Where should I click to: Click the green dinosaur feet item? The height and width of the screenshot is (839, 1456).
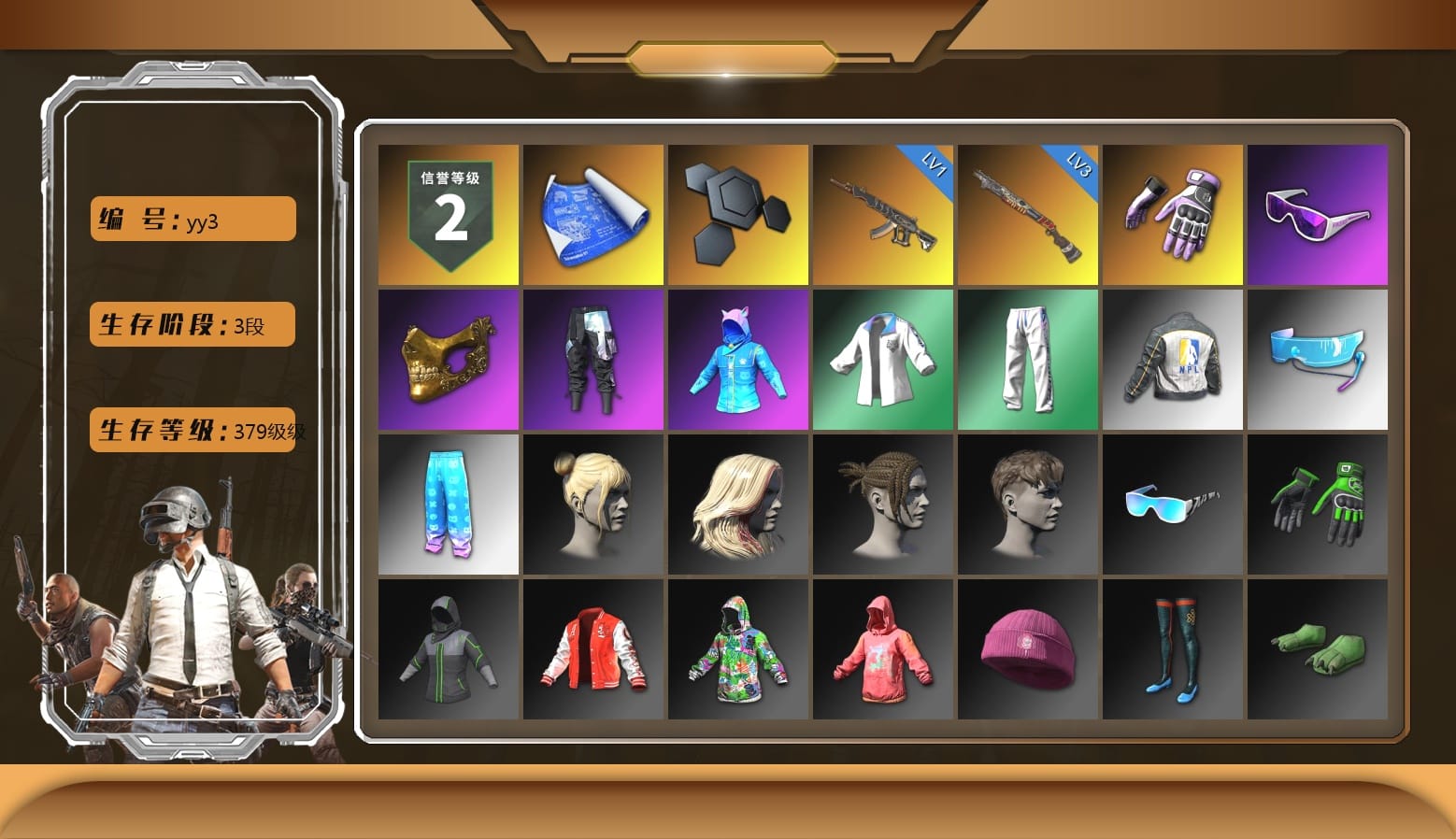point(1318,649)
